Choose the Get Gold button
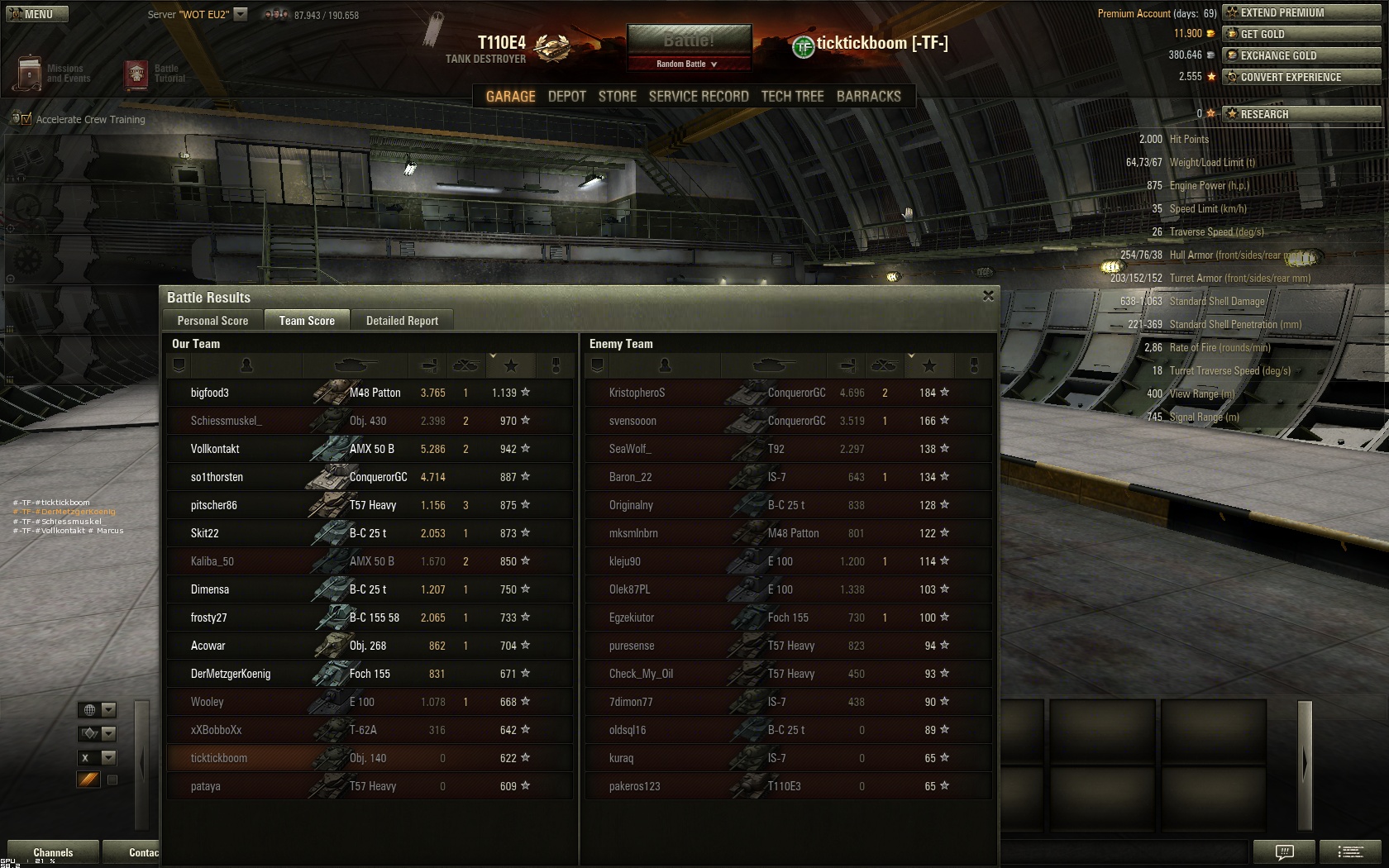 (x=1301, y=34)
